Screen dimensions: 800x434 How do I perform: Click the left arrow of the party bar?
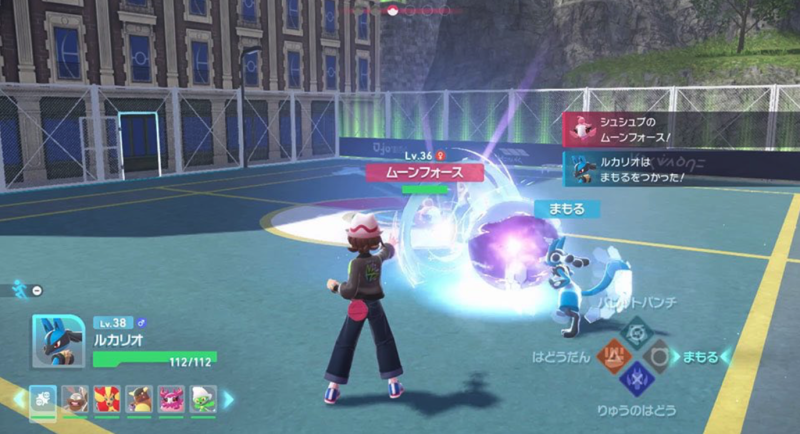tap(17, 399)
